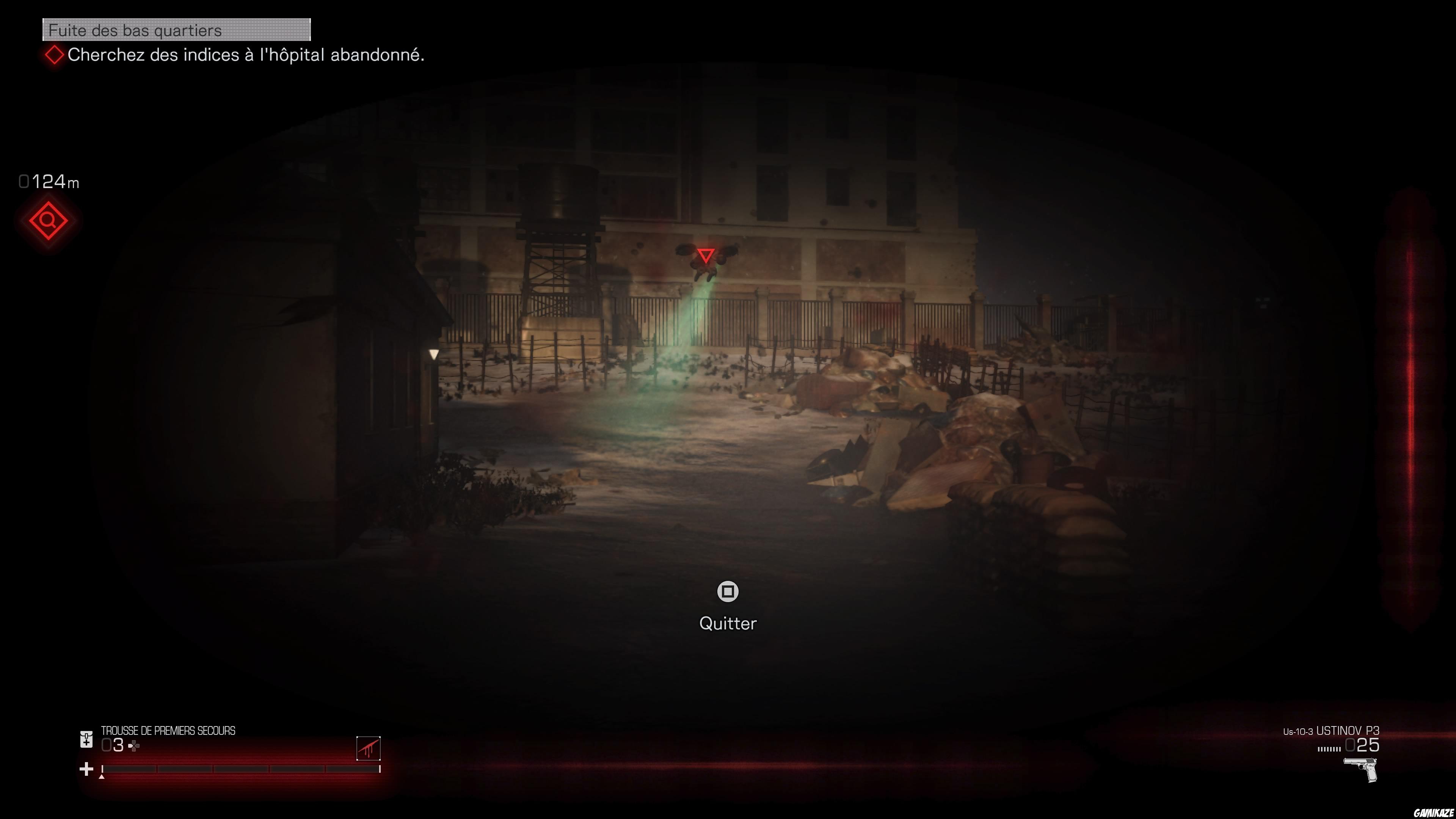The width and height of the screenshot is (1456, 819).
Task: Click the square button prompt above Quitter
Action: (x=728, y=592)
